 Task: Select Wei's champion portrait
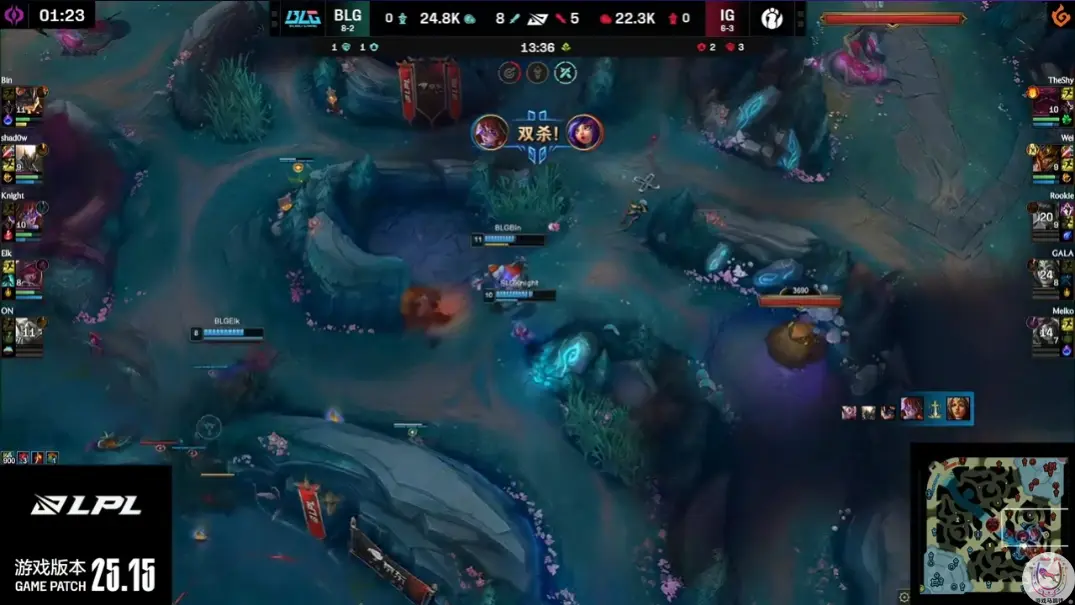(1046, 160)
